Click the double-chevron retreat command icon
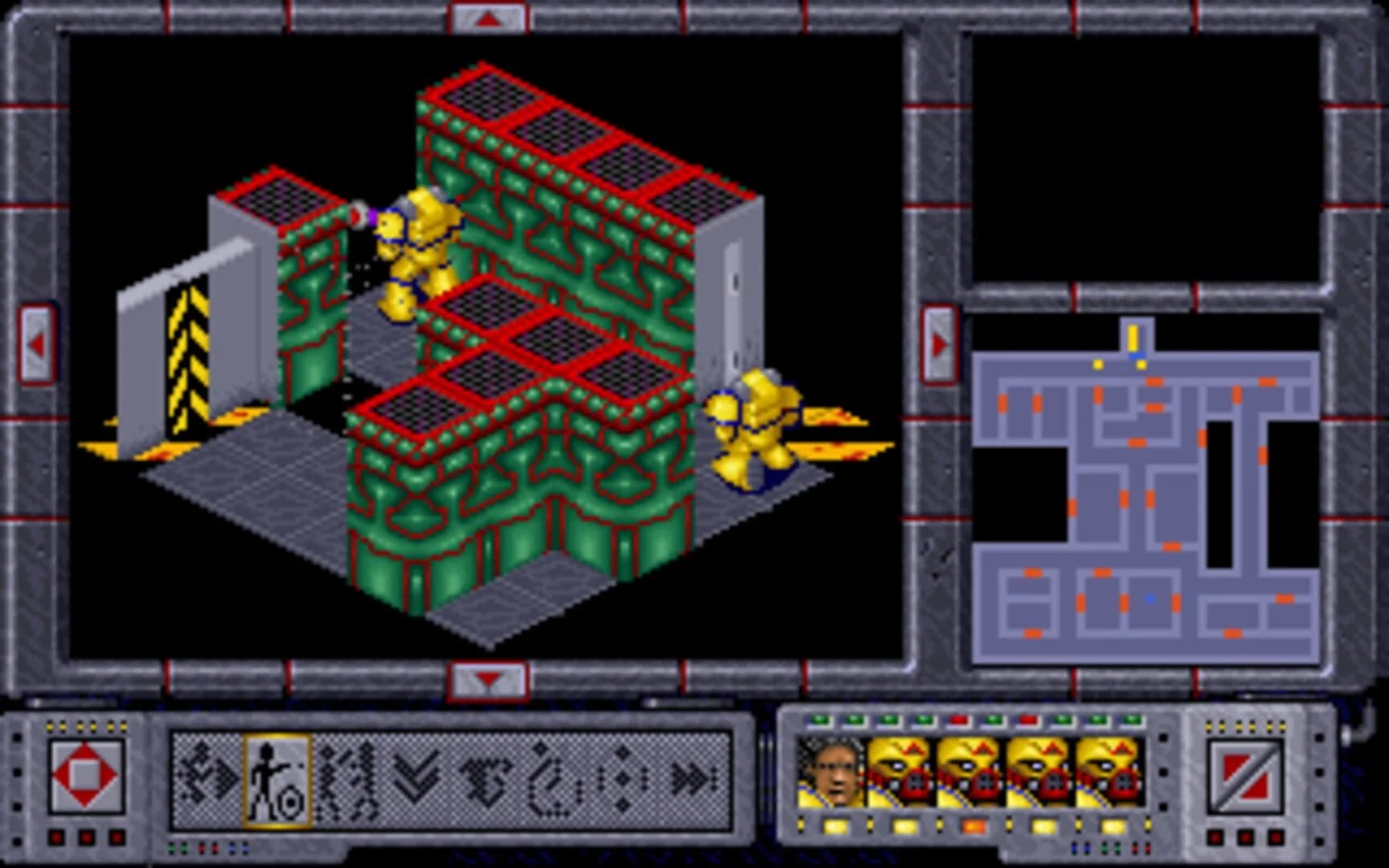The height and width of the screenshot is (868, 1389). click(x=416, y=780)
